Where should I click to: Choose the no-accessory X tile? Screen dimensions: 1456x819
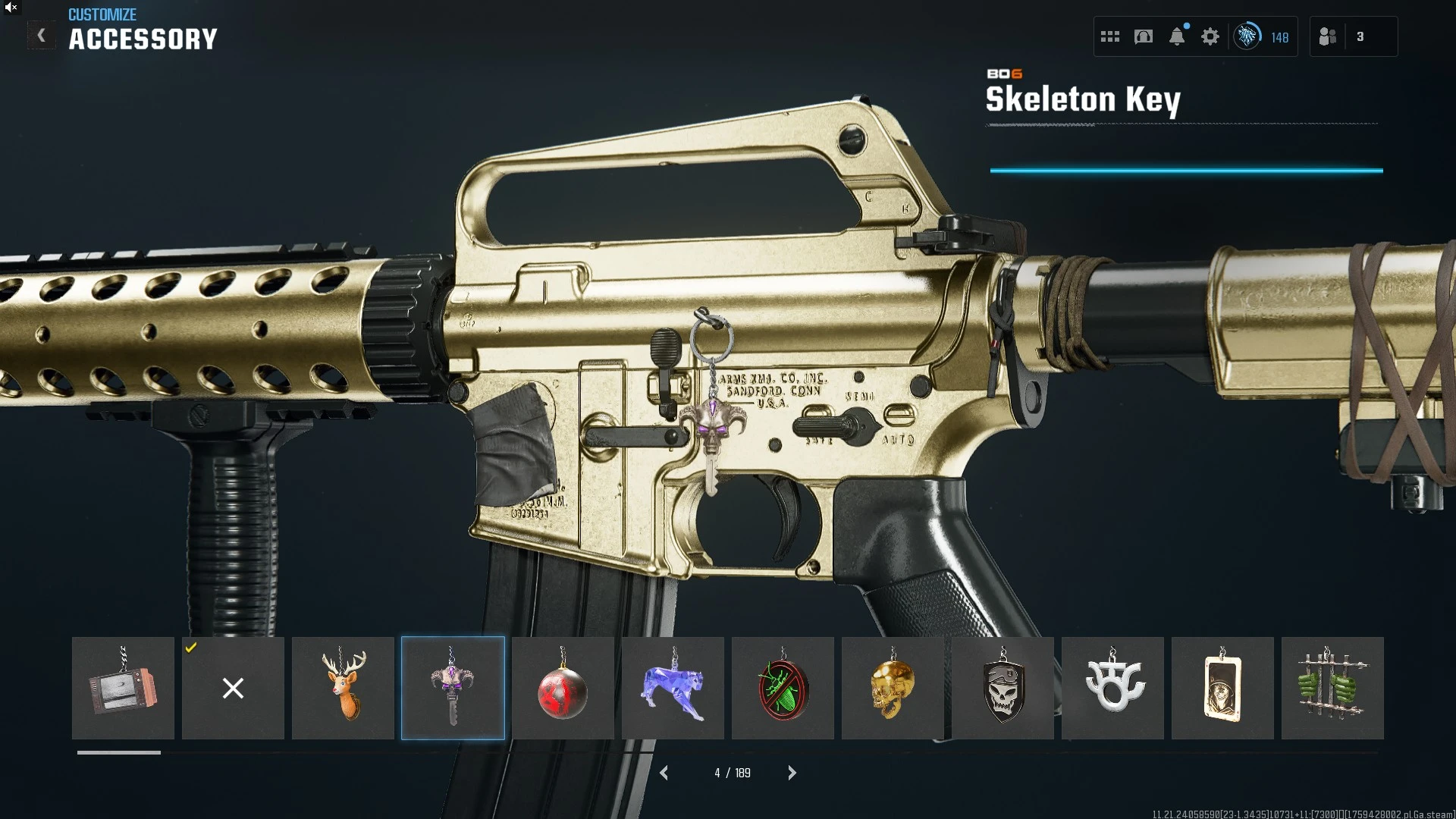(x=233, y=688)
